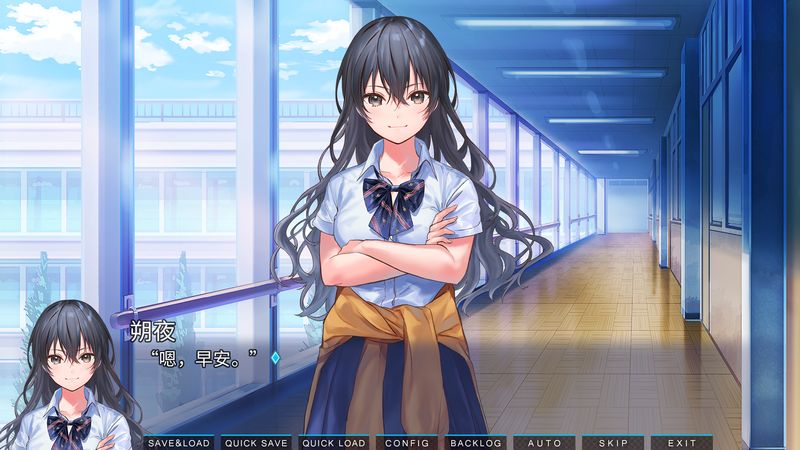Open the SAVE&LOAD menu

click(179, 442)
